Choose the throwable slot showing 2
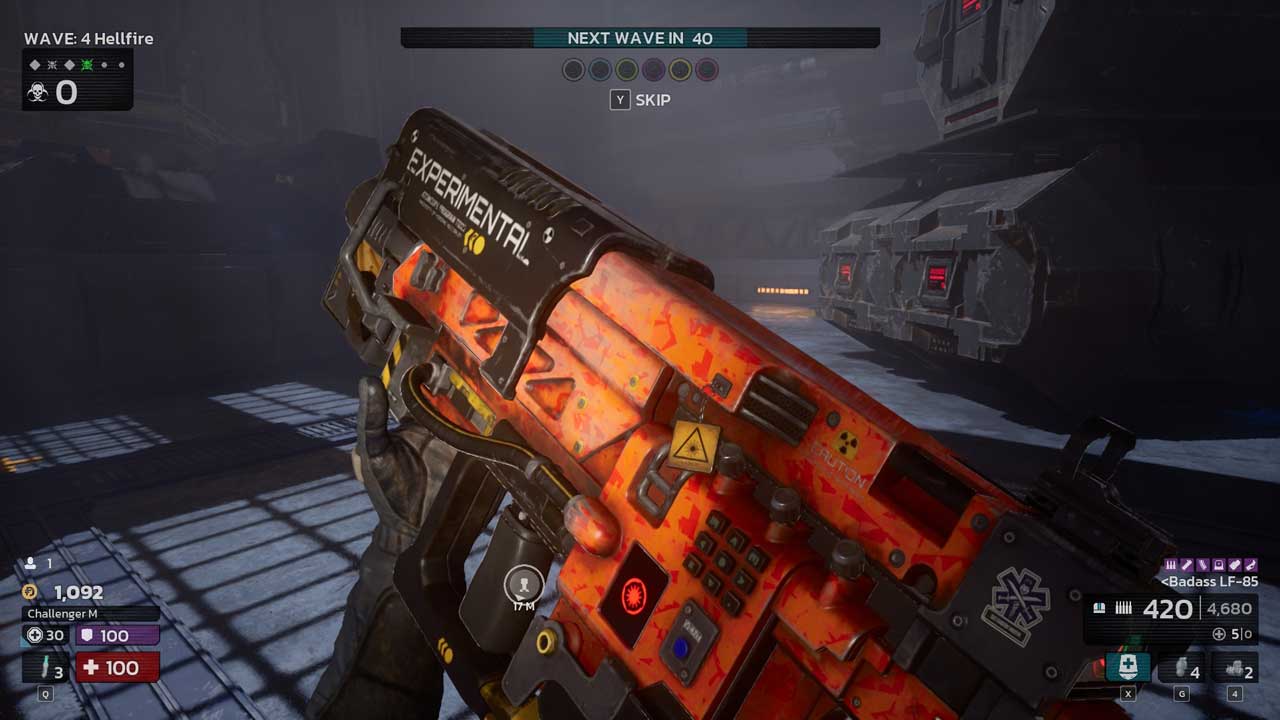Screen dimensions: 1280x720 click(x=1235, y=668)
